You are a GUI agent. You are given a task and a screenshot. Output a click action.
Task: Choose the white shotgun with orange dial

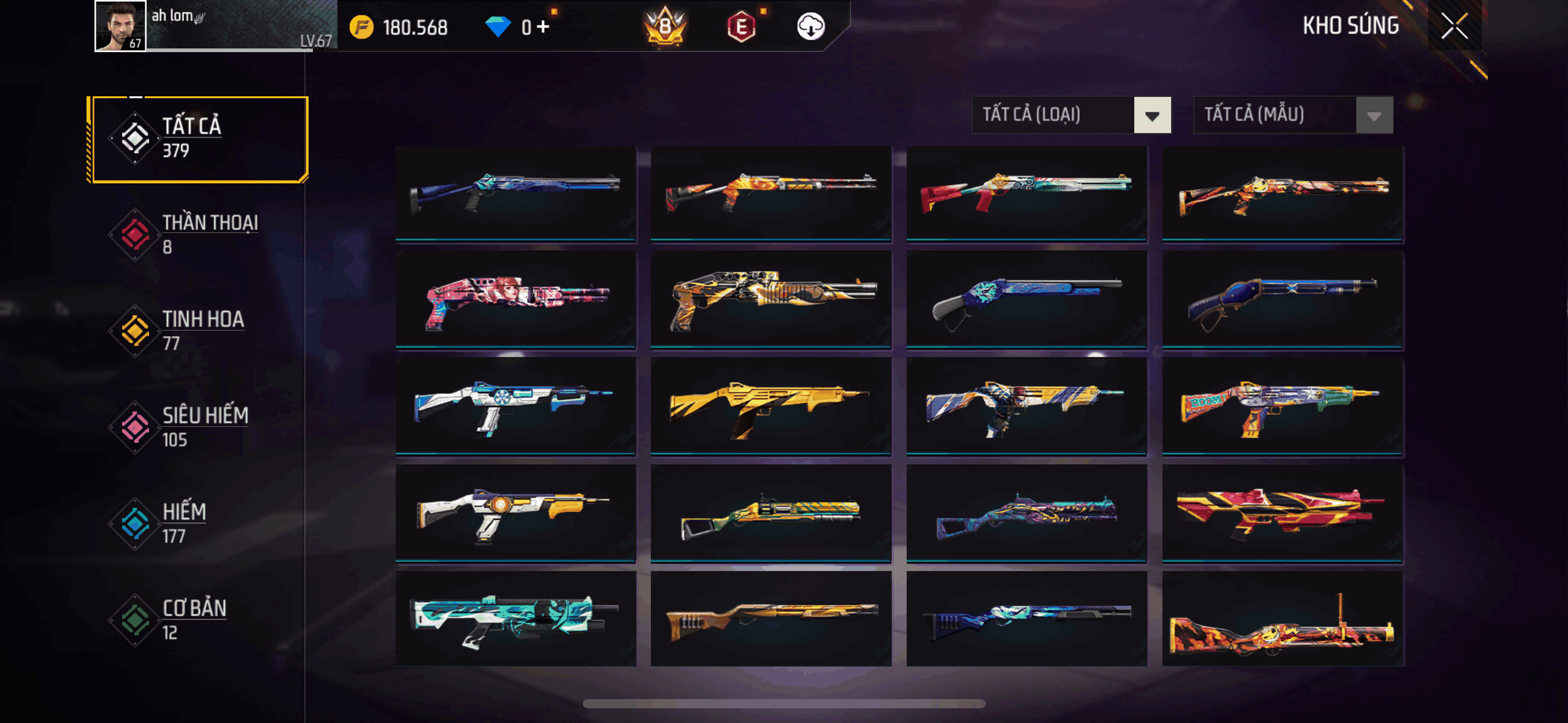515,513
